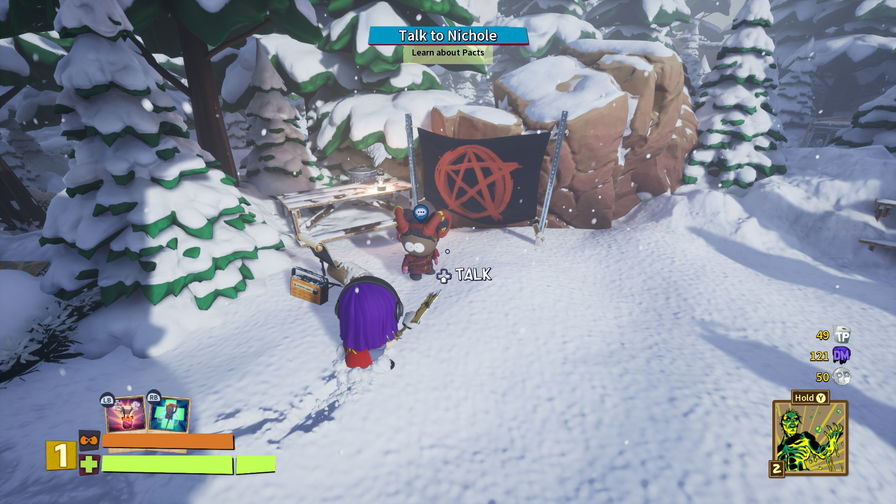896x504 pixels.
Task: Use the green cross healing totem ability
Action: (170, 414)
